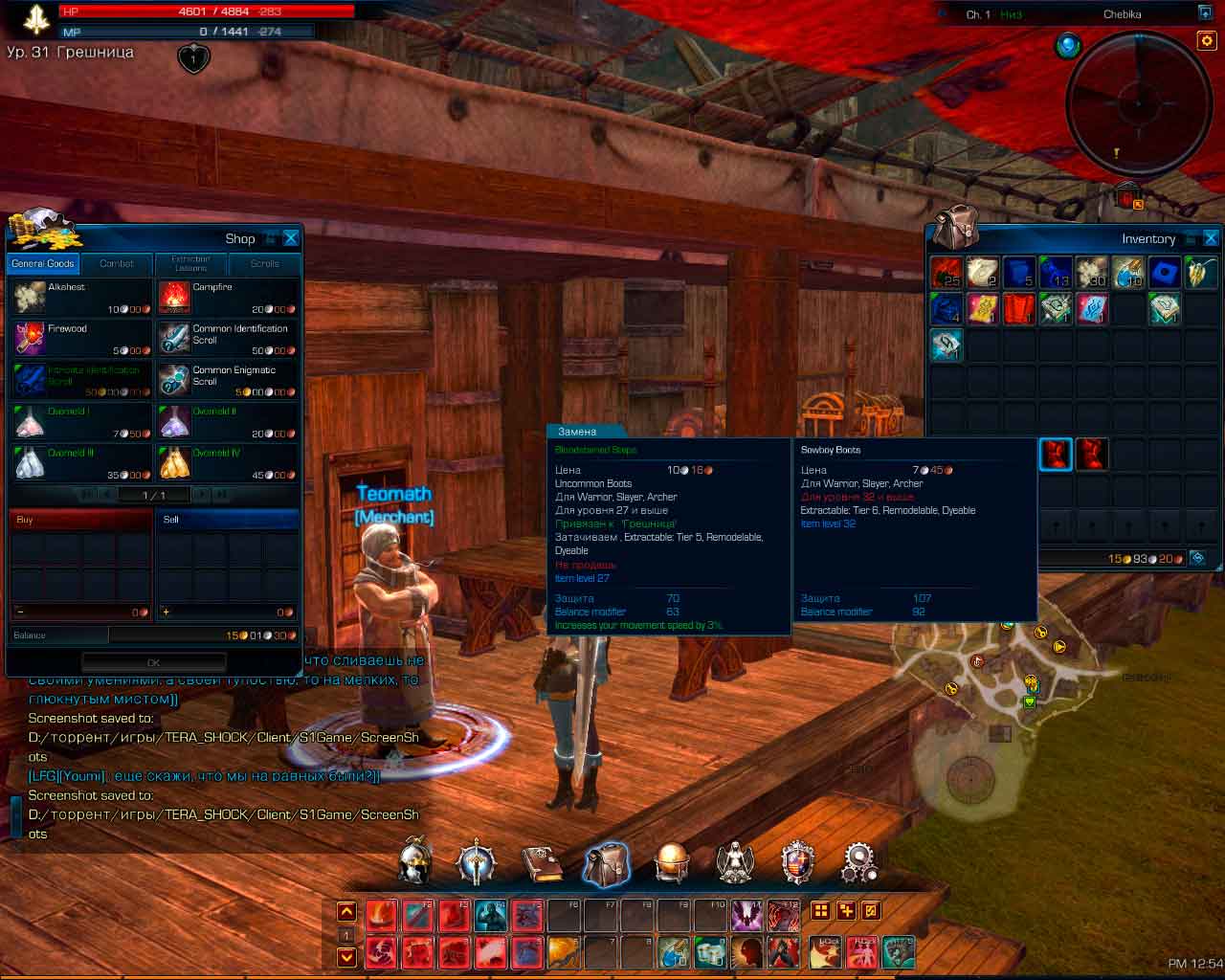Select the Common Identification Scroll
The width and height of the screenshot is (1225, 980).
click(227, 339)
